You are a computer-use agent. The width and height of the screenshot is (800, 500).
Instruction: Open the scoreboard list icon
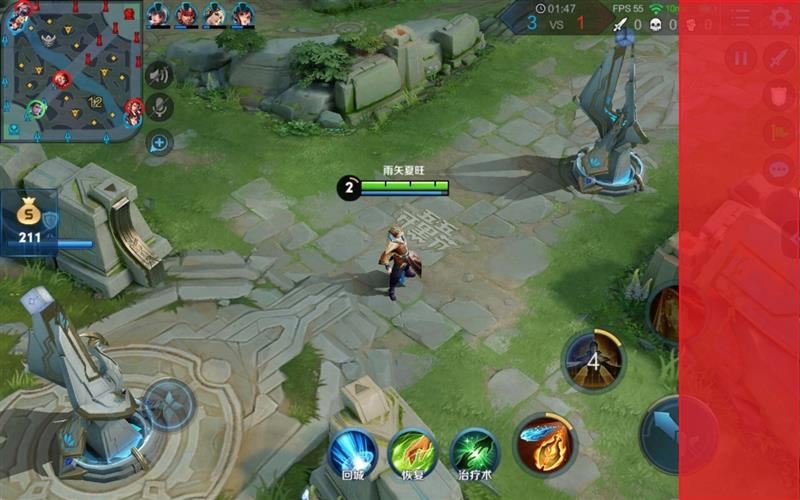coord(739,17)
